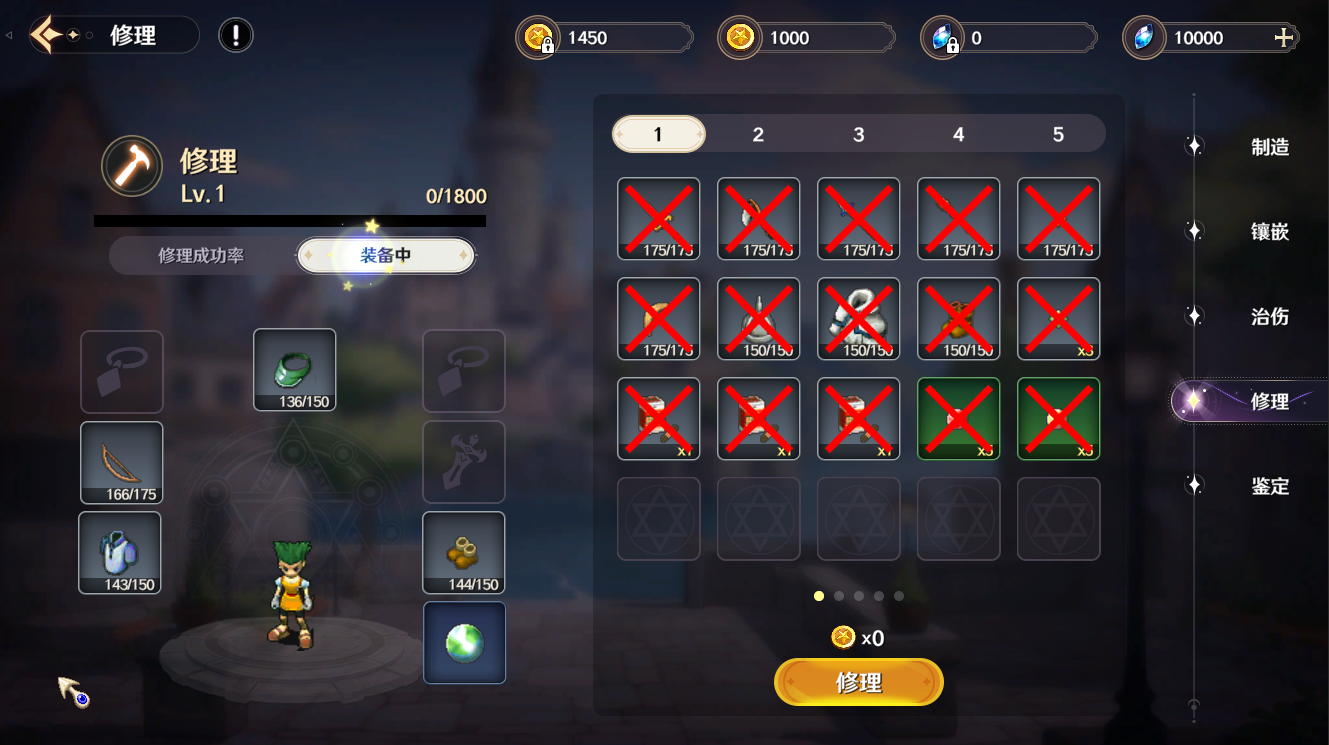Go back using the top-left arrow

pos(46,36)
